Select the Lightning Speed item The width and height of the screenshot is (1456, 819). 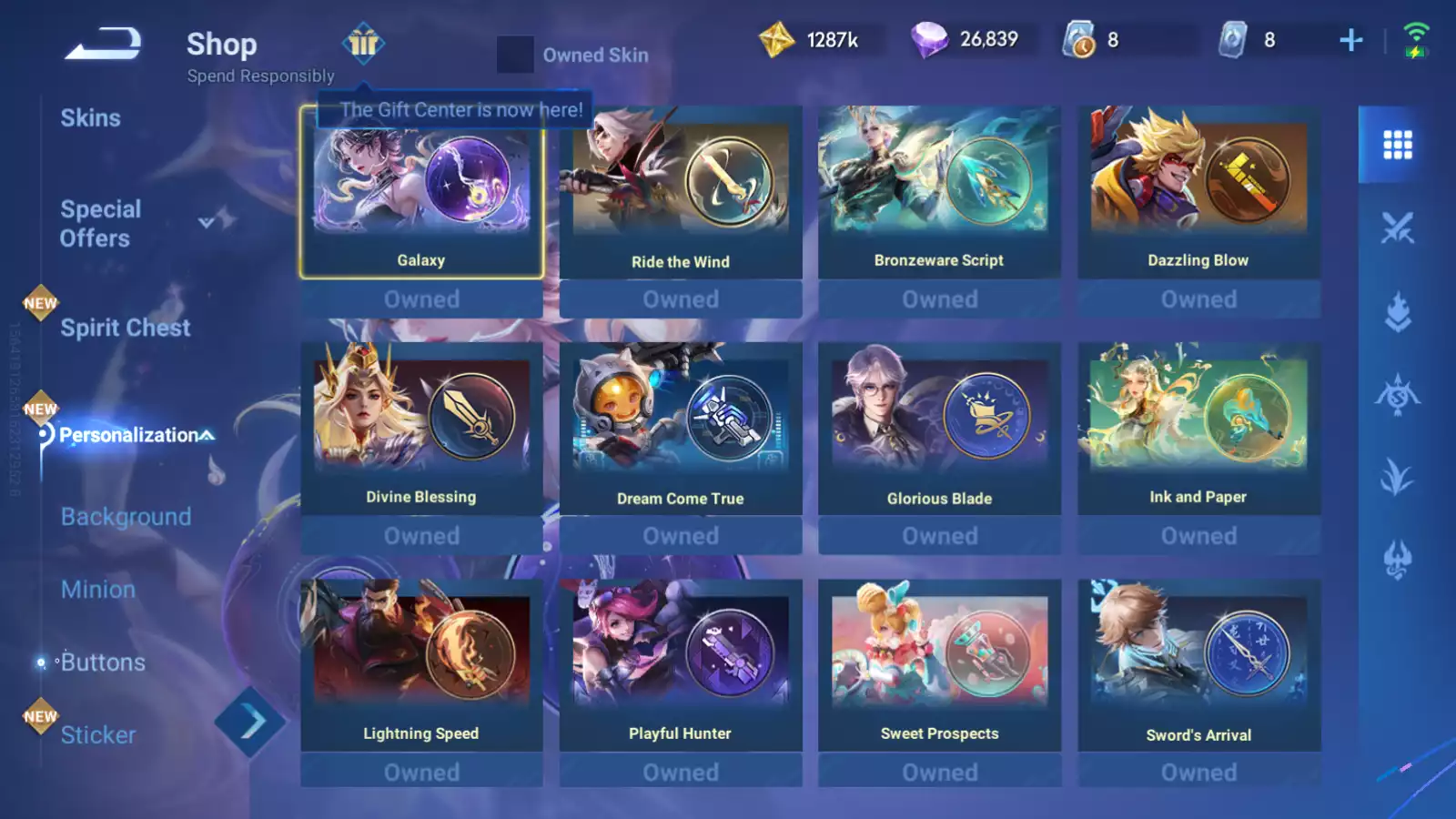421,665
